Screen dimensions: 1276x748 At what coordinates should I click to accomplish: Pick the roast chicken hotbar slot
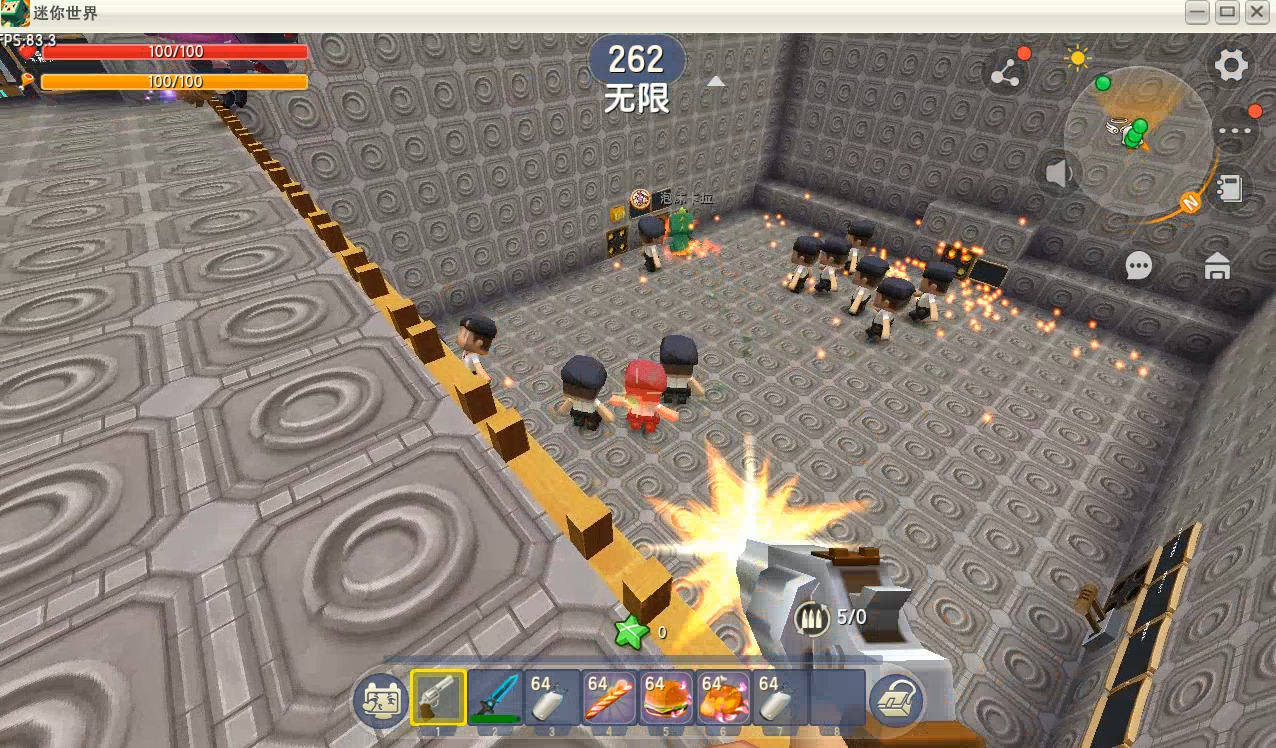coord(723,697)
